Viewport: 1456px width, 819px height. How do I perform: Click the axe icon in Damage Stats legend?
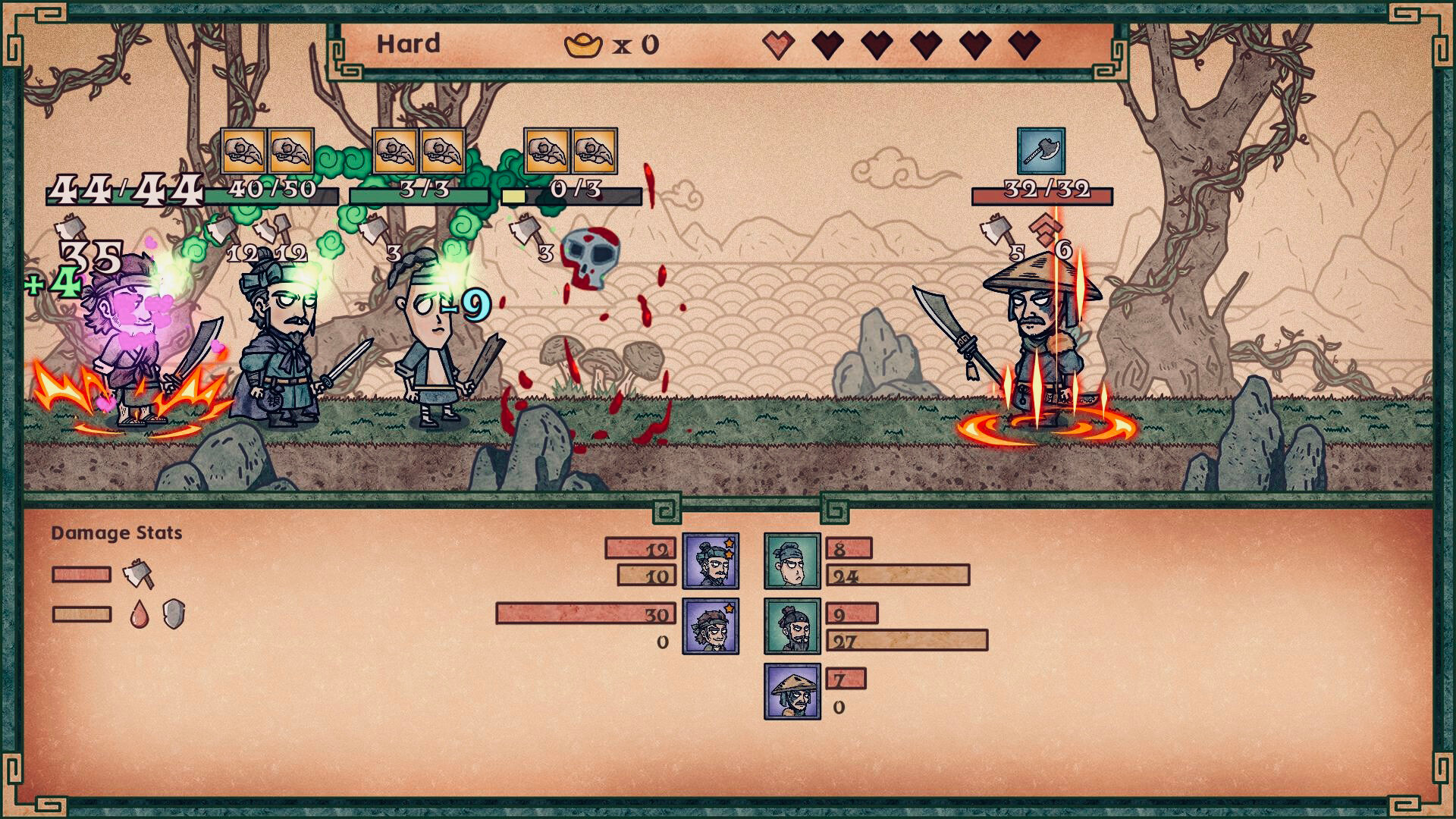click(x=138, y=574)
